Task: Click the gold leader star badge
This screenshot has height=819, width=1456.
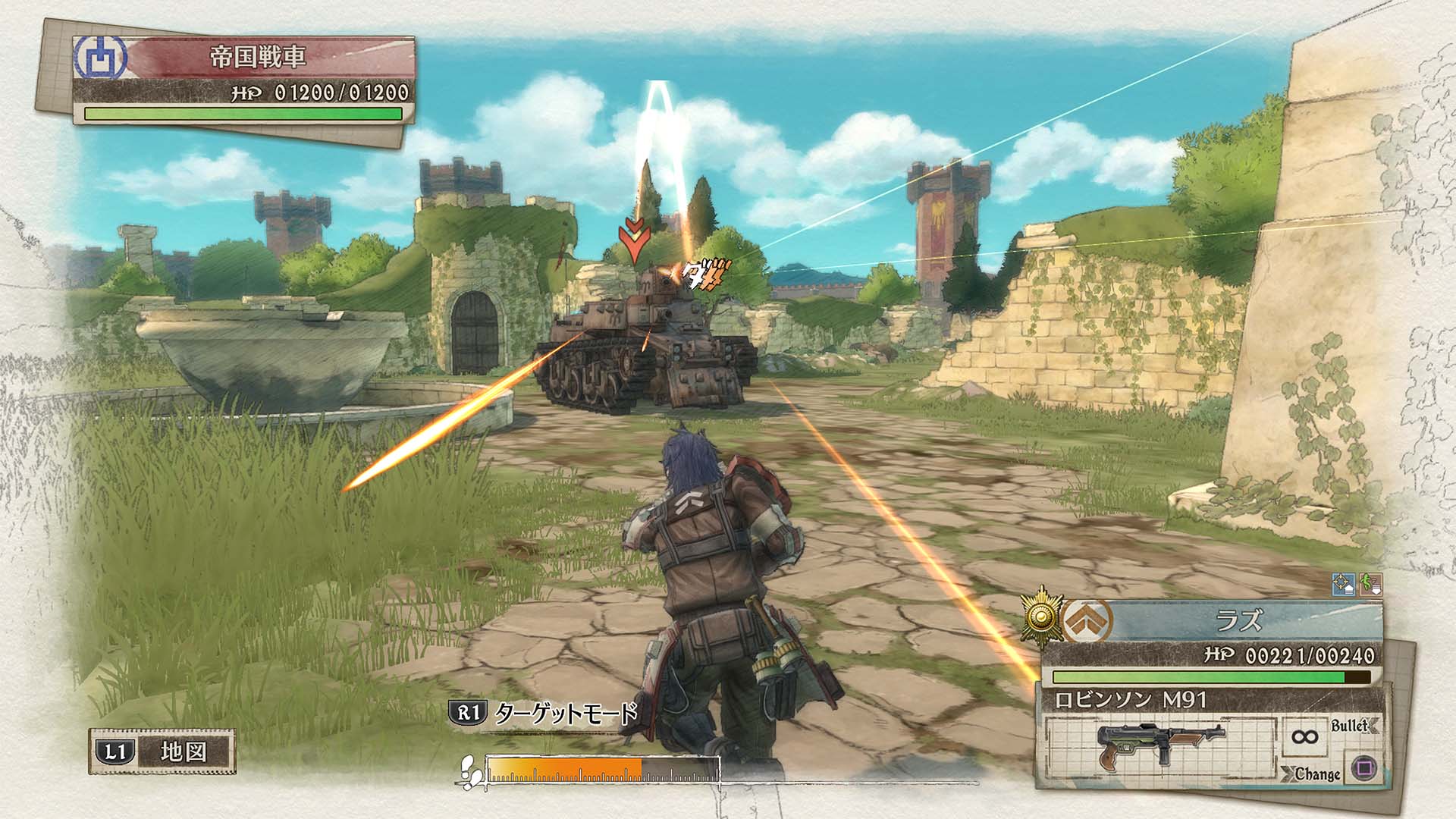Action: 1041,617
